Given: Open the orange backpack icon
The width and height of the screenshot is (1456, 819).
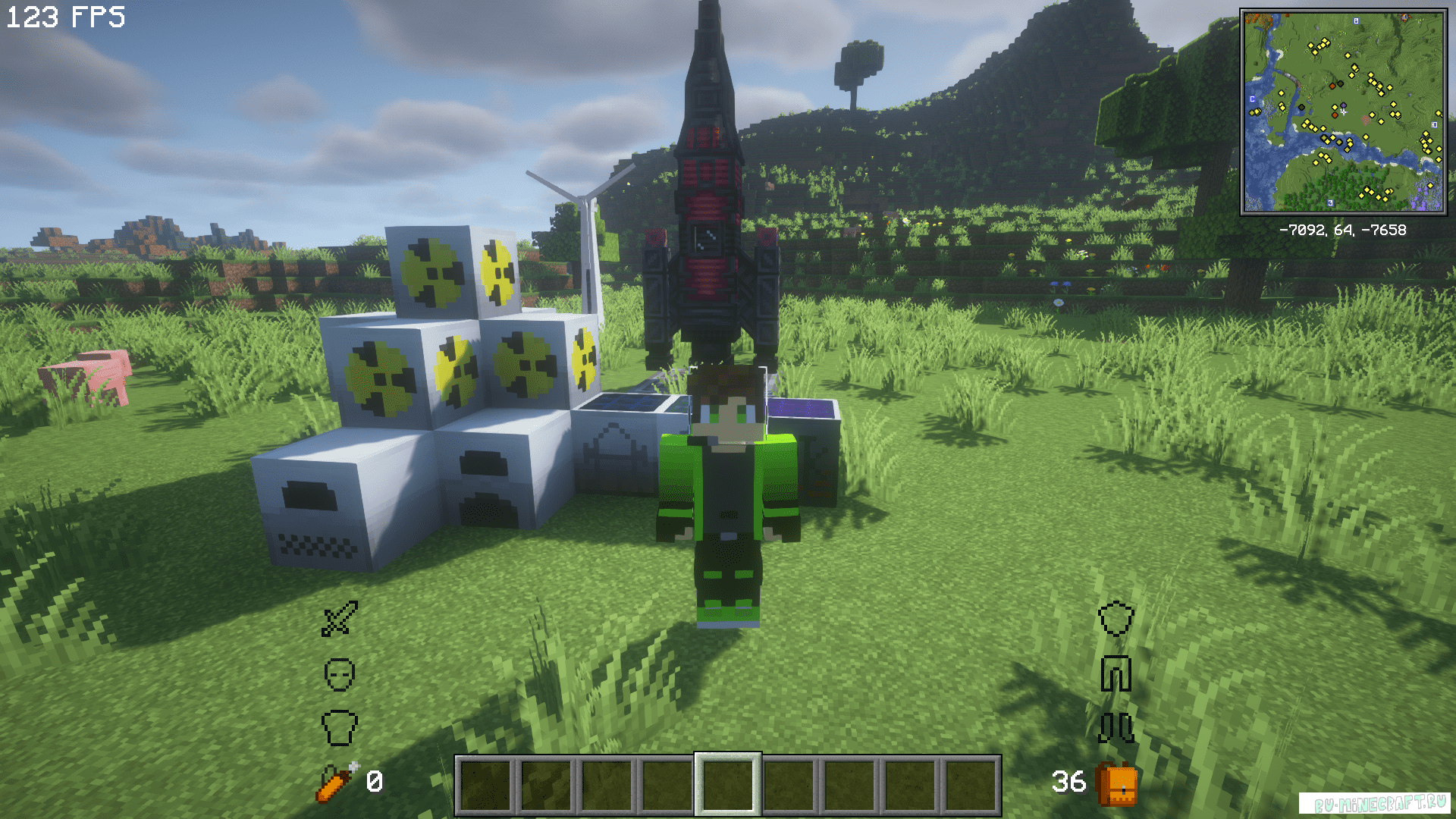Looking at the screenshot, I should 1118,784.
